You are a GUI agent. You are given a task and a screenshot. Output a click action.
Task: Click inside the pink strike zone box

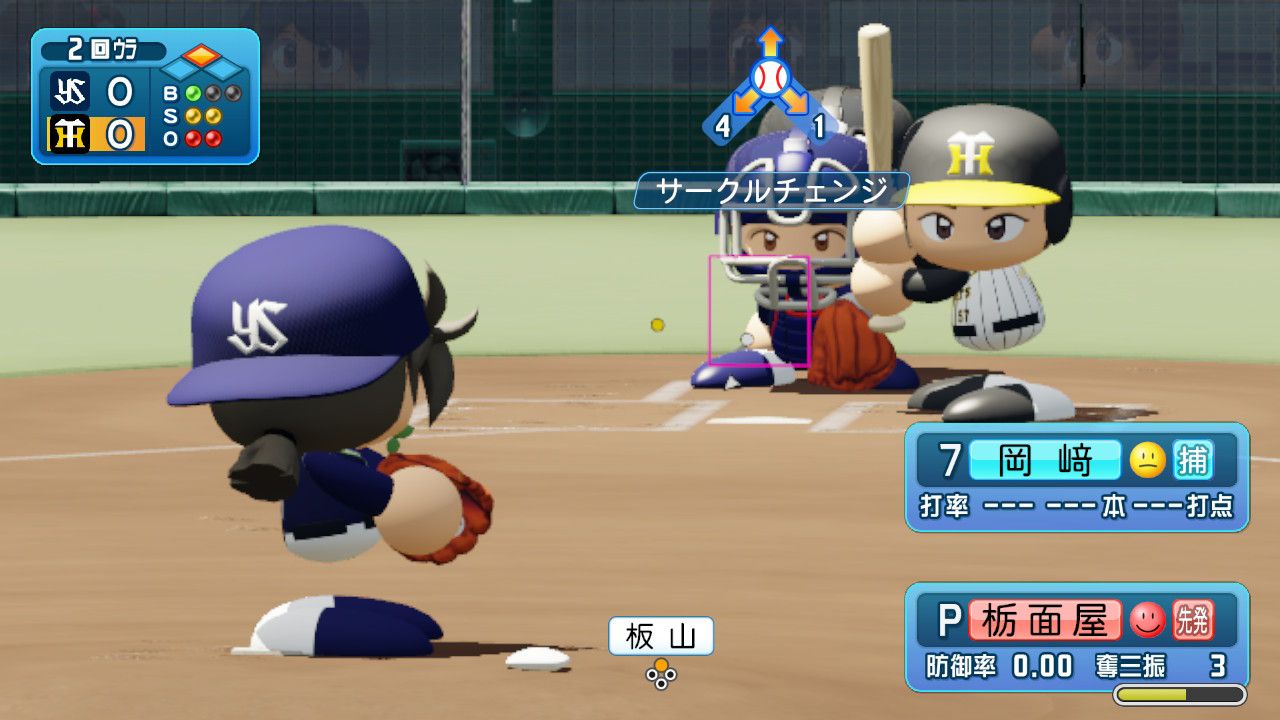click(758, 310)
